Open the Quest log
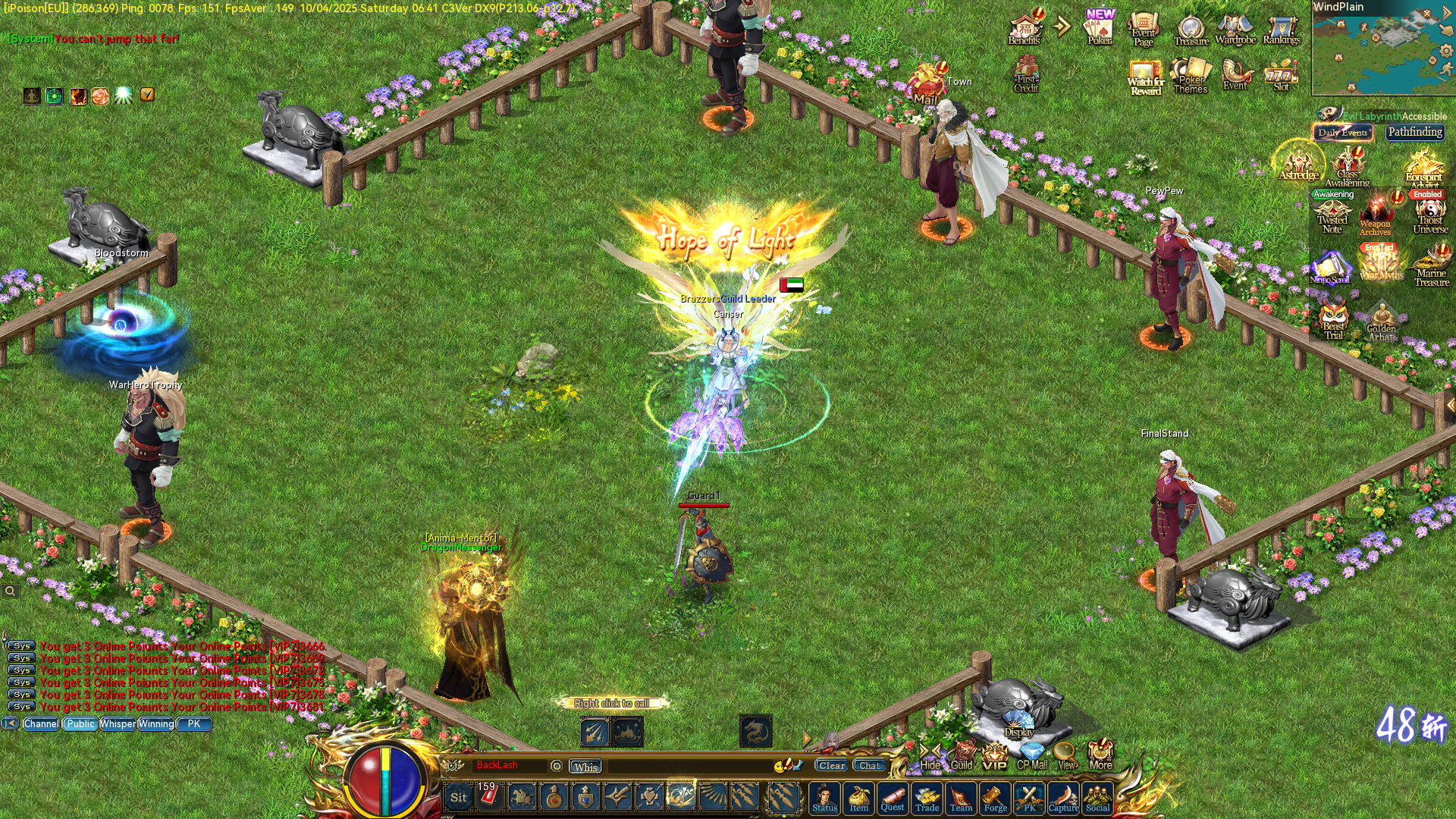Image resolution: width=1456 pixels, height=819 pixels. pos(893,798)
